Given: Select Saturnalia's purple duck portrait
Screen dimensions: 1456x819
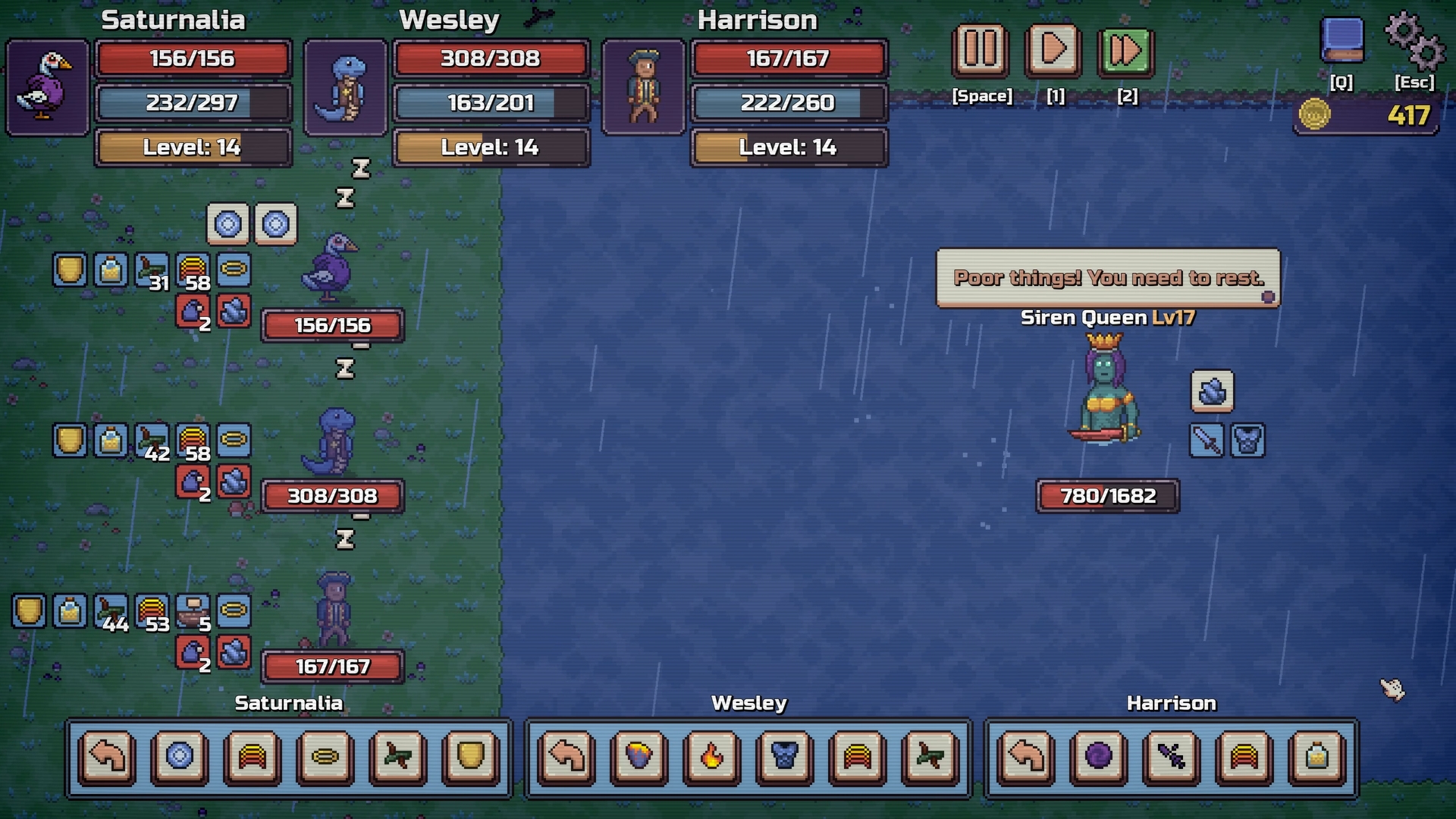Looking at the screenshot, I should (x=48, y=87).
